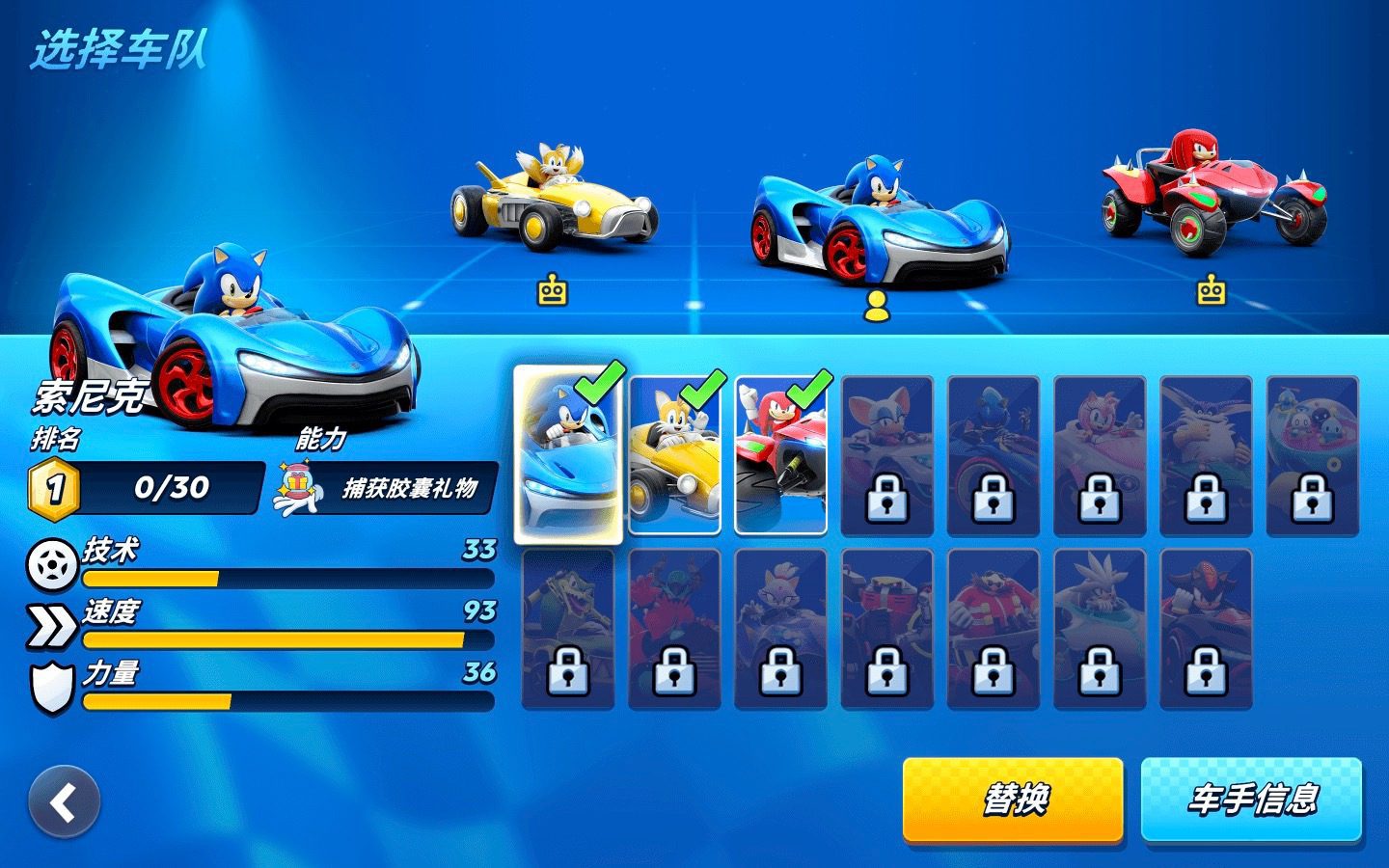The image size is (1389, 868).
Task: Select Sonic's blue car in the team lineup
Action: (x=878, y=224)
